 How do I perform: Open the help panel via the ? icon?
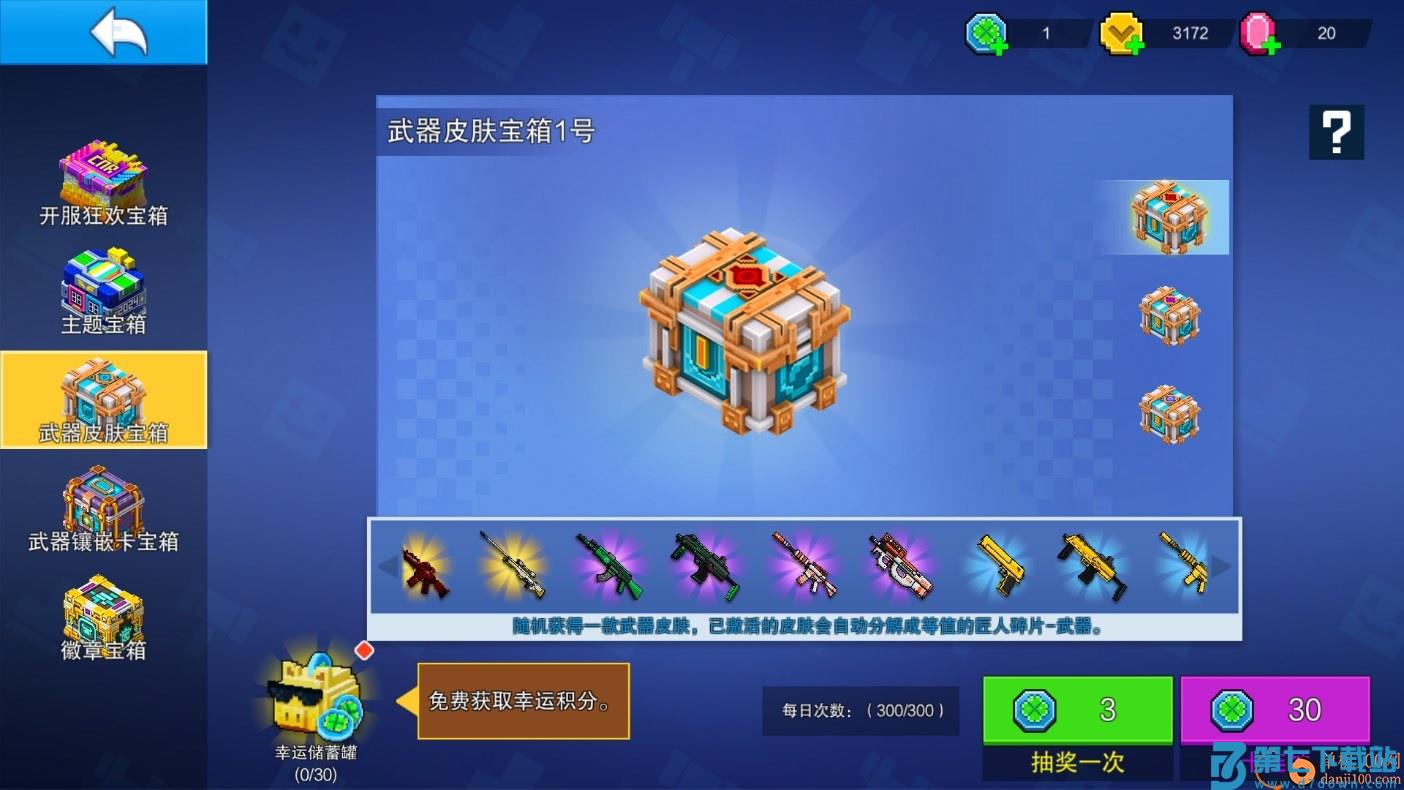(x=1336, y=131)
